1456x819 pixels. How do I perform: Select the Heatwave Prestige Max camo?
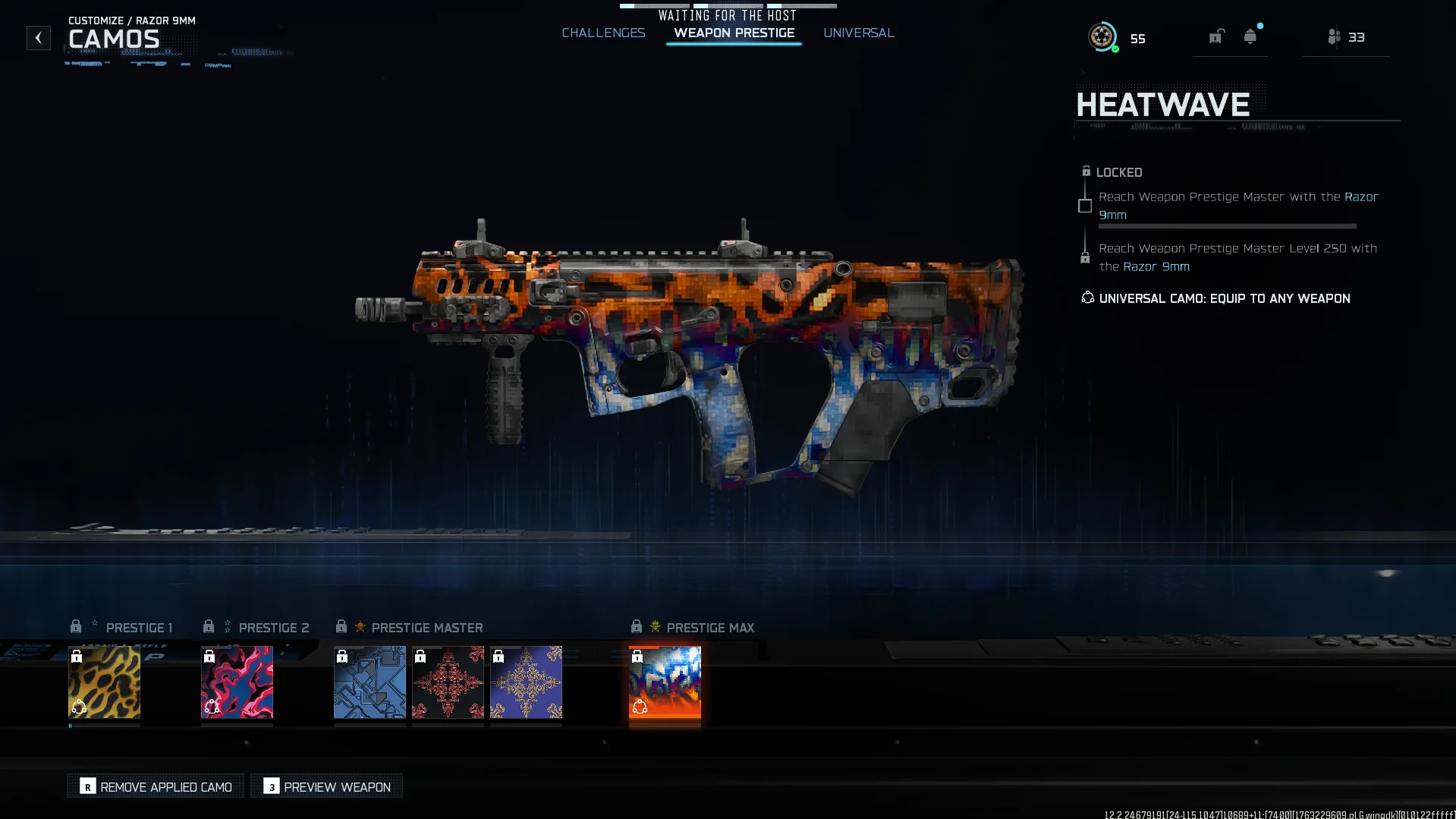click(664, 682)
